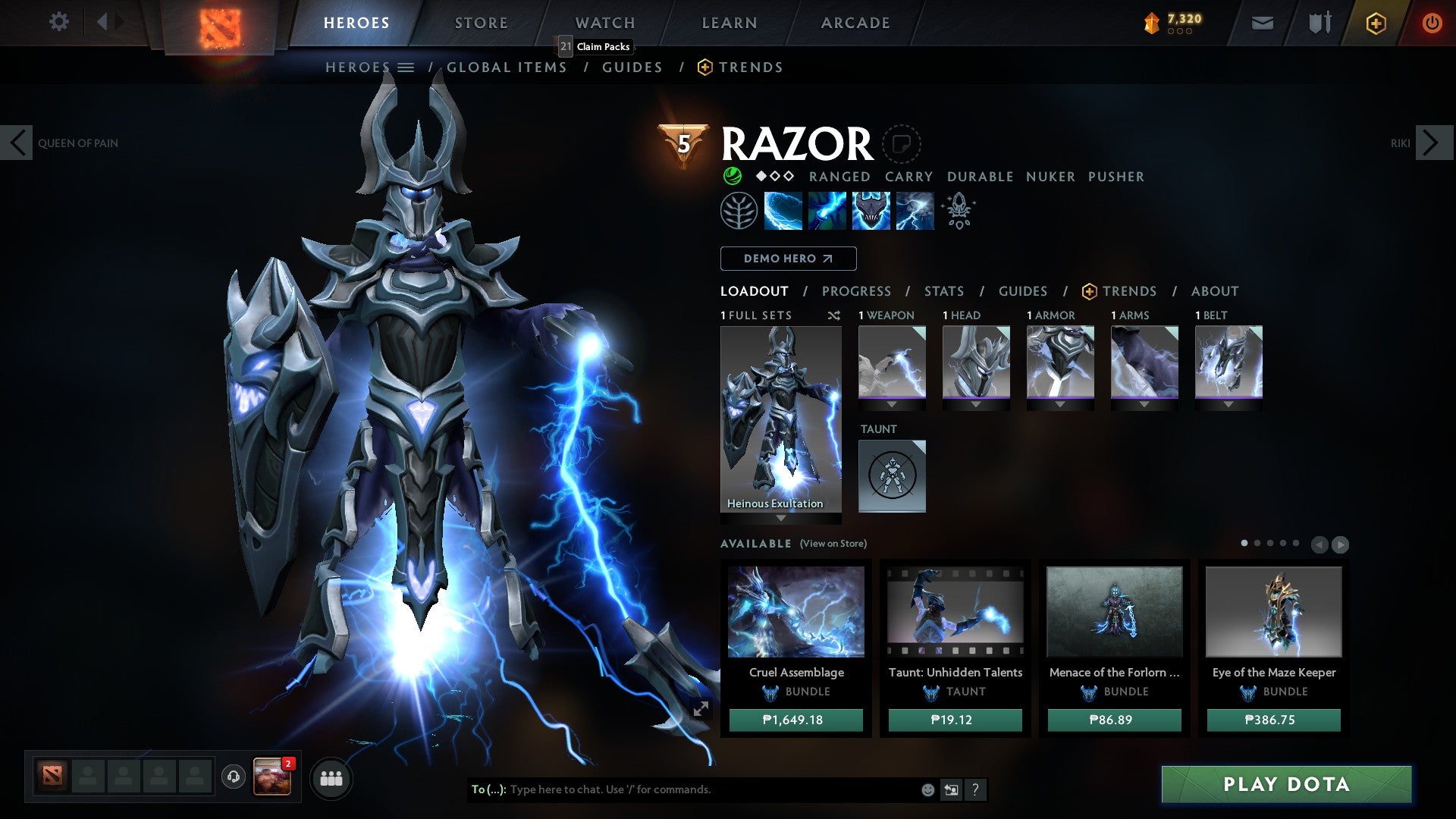
Task: Open the heroes hamburger list menu
Action: [x=406, y=67]
